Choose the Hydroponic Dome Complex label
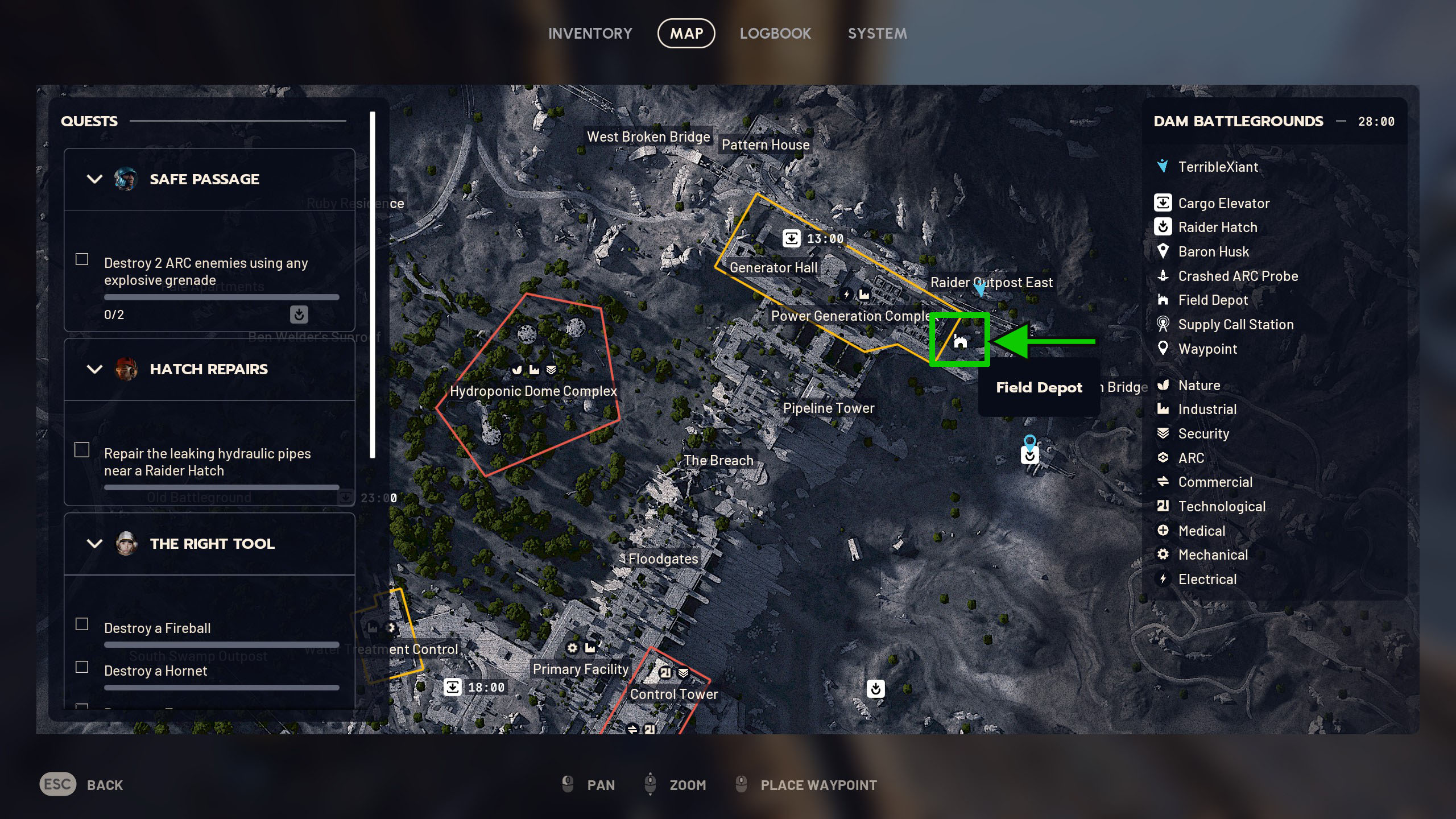 (x=533, y=391)
